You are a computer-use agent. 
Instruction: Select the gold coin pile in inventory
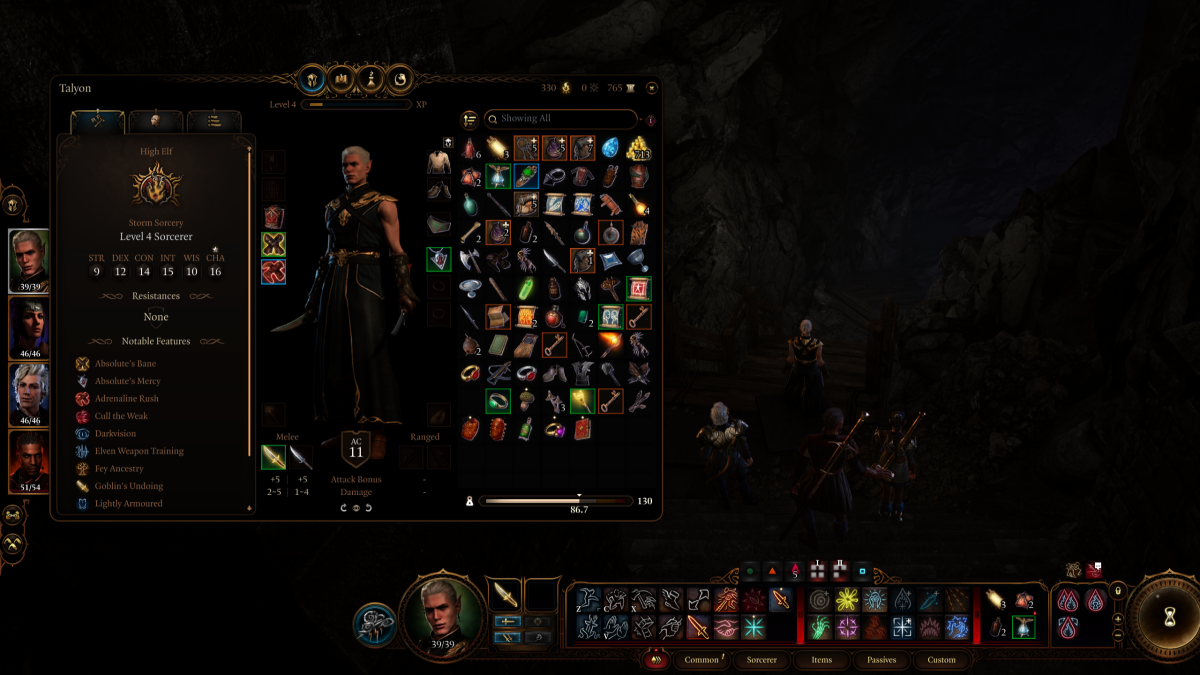[638, 149]
